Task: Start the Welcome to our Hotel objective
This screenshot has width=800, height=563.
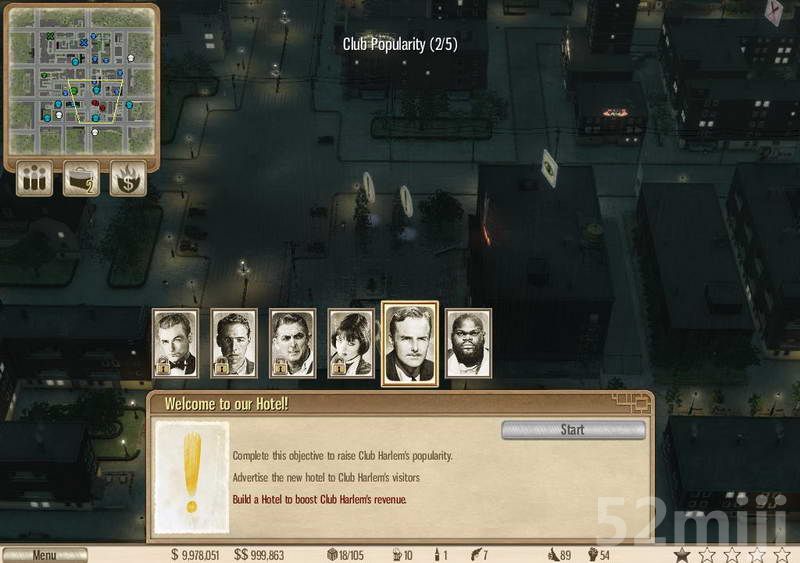Action: pos(572,429)
